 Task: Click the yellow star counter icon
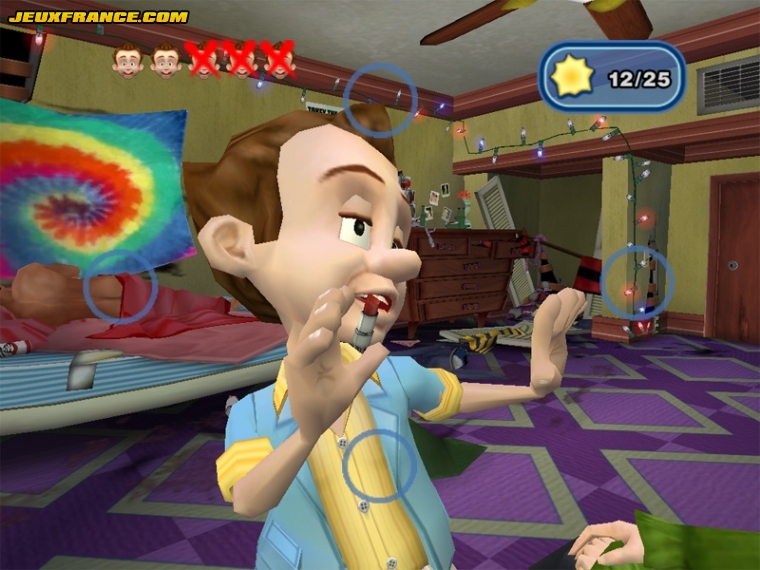tap(573, 78)
